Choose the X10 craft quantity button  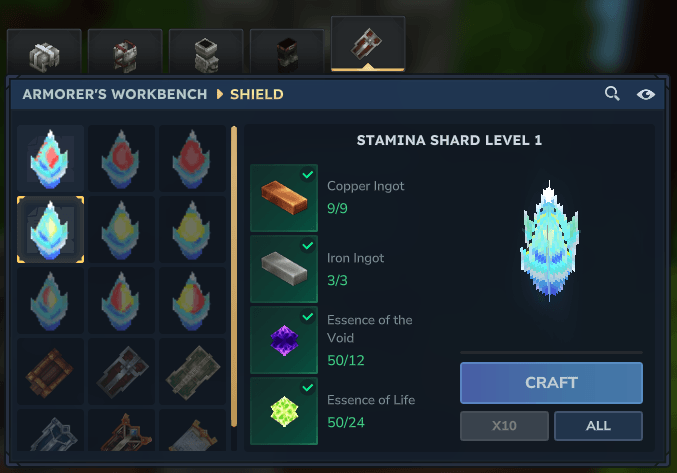click(x=504, y=425)
